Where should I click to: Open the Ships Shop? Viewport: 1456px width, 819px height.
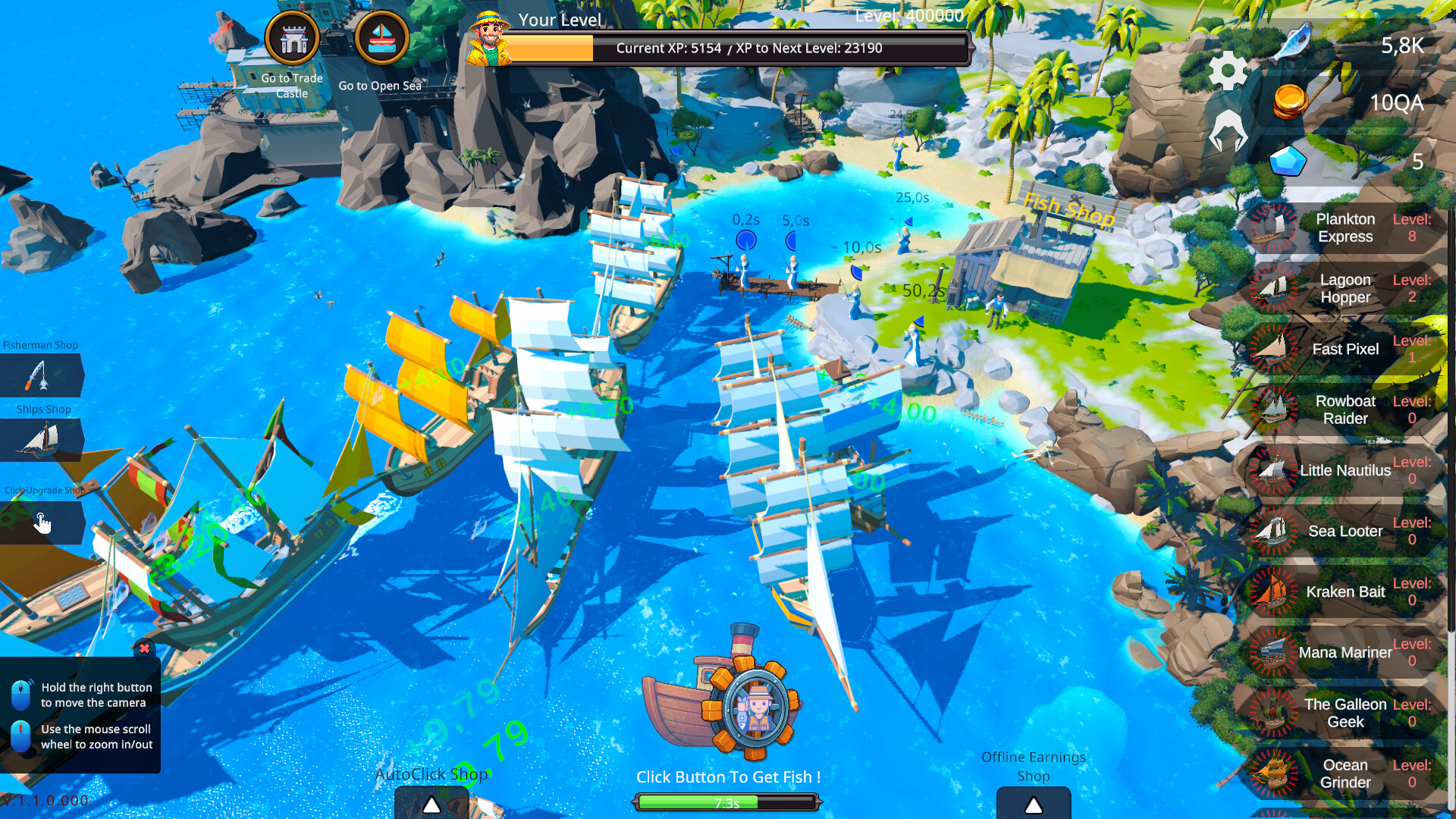point(41,440)
